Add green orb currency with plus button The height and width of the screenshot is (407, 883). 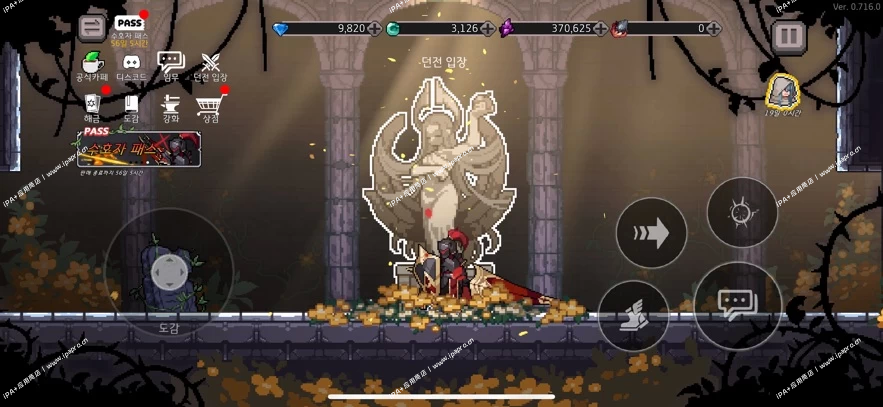click(x=487, y=29)
